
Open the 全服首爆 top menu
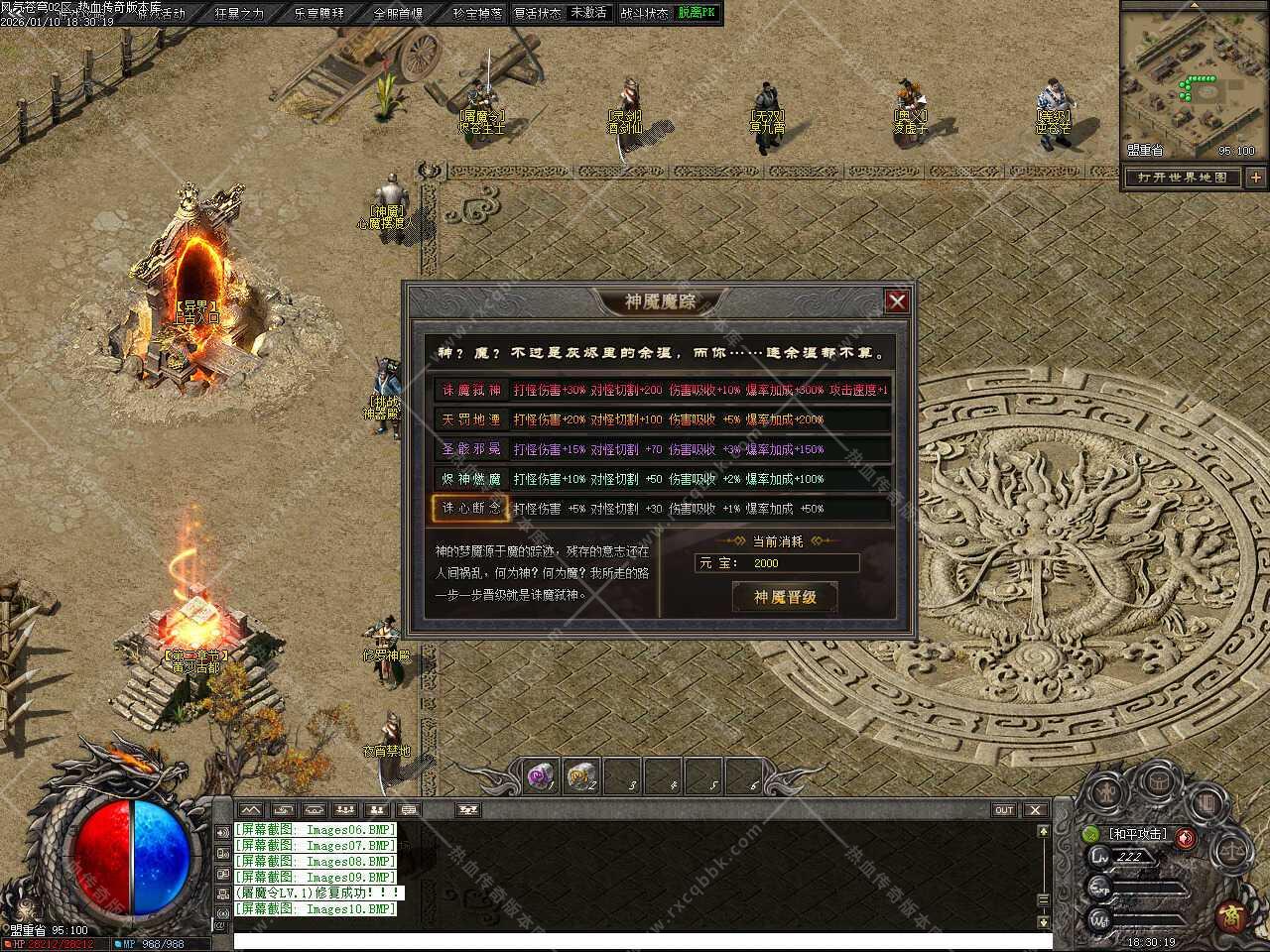(x=398, y=13)
